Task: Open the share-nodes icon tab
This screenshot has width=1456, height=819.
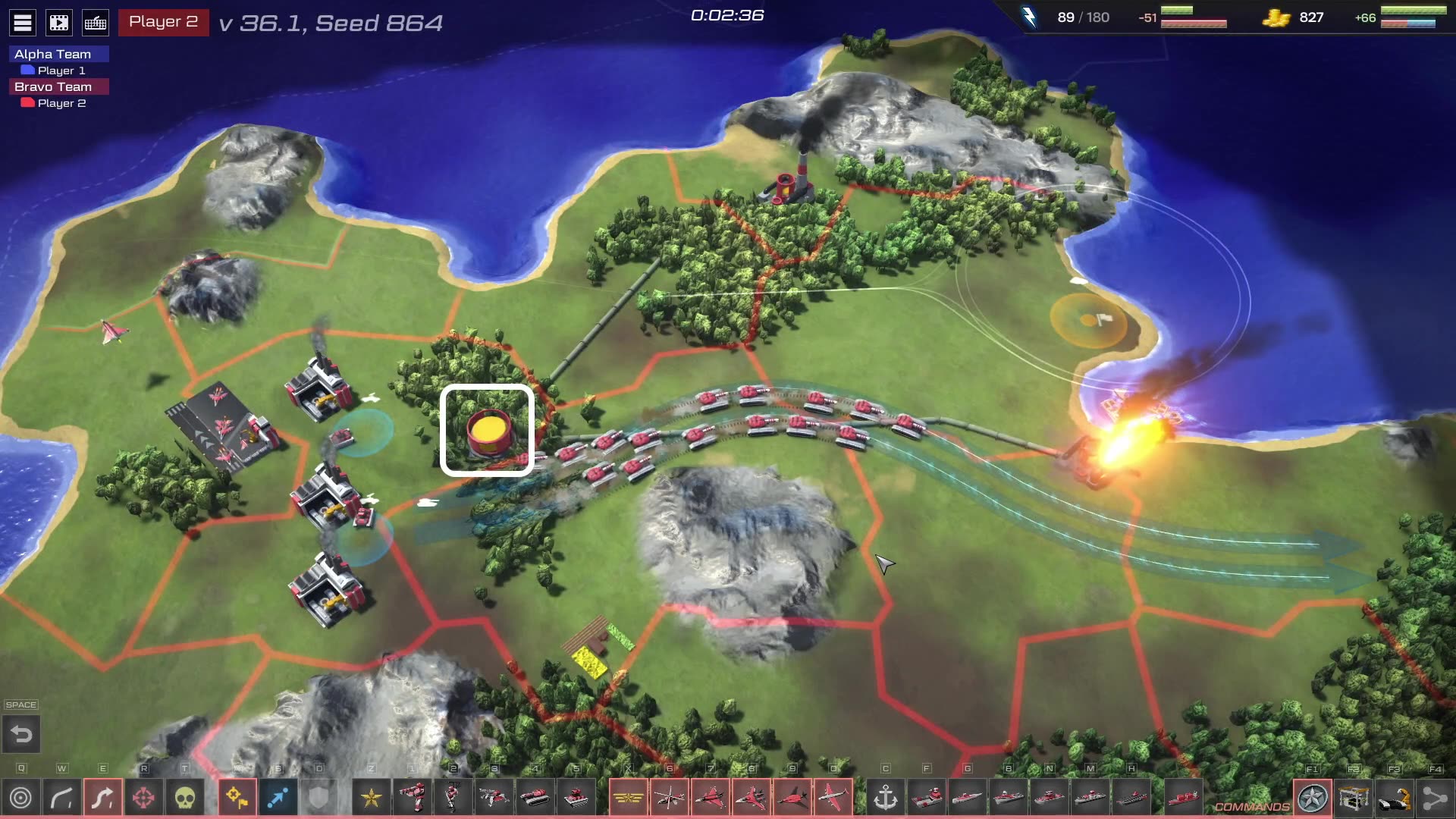Action: coord(1435,799)
